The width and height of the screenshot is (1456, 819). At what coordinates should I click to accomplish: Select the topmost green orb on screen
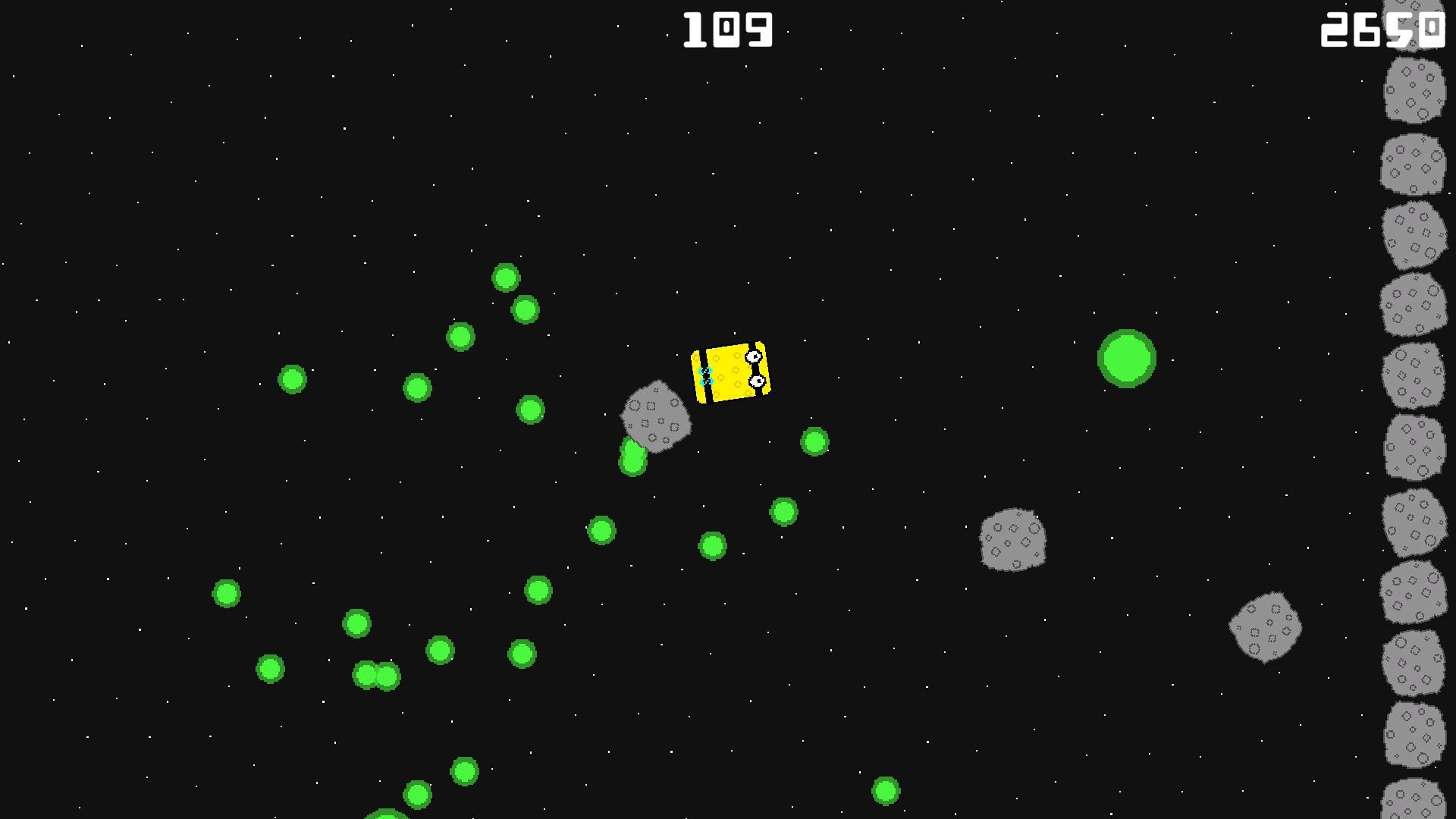pos(507,278)
